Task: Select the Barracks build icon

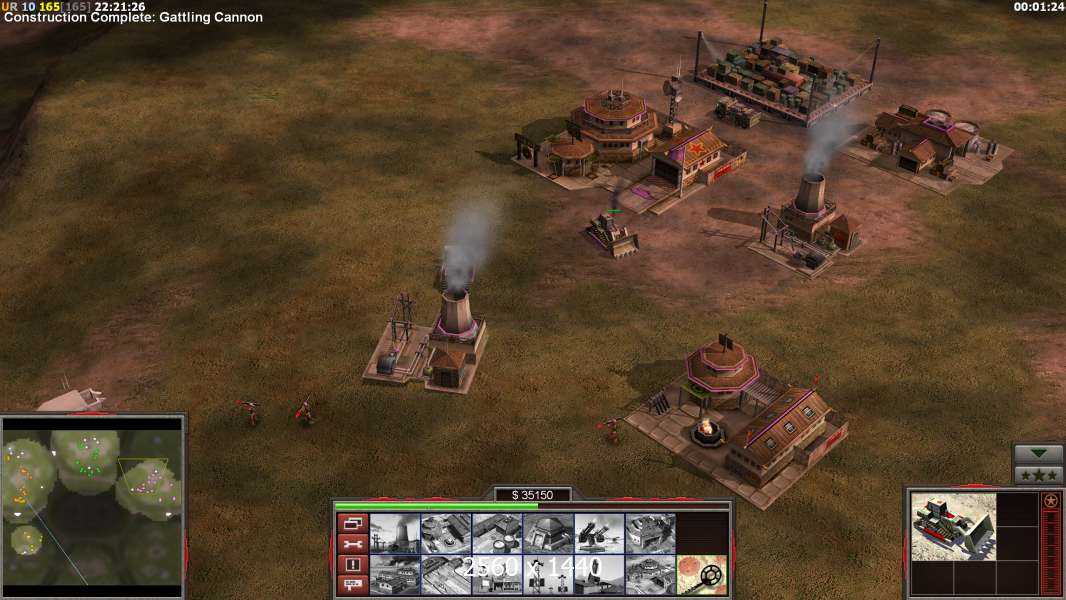Action: coord(446,533)
